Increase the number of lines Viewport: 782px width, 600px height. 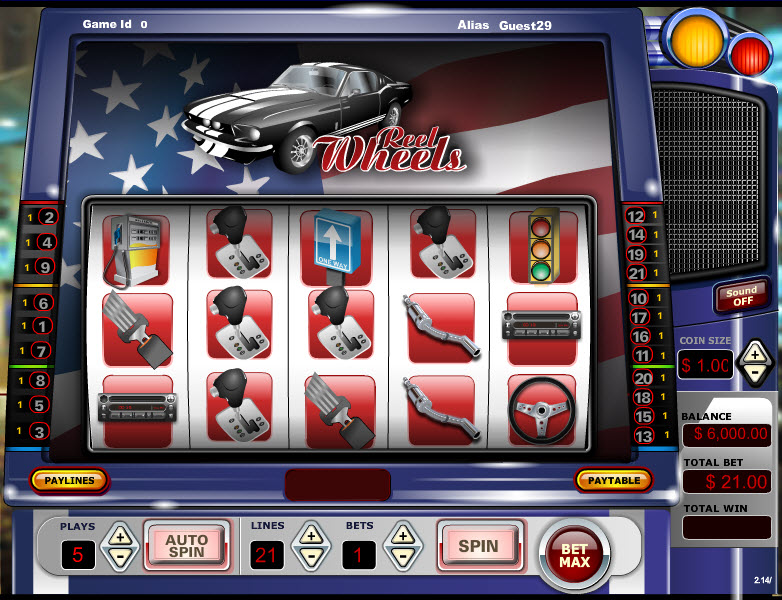311,535
